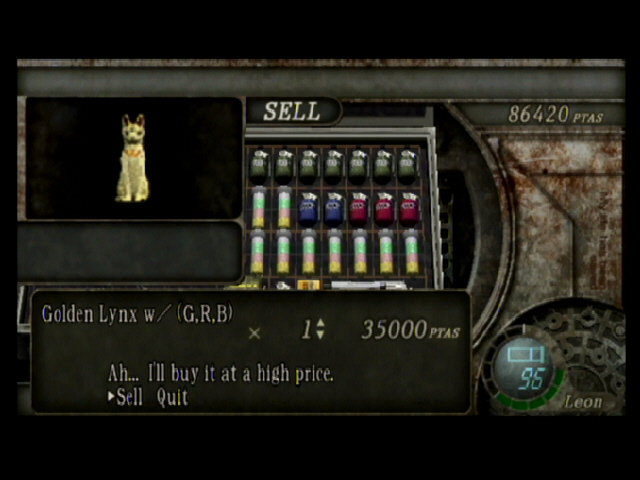640x480 pixels.
Task: Click the Golden Lynx preview image
Action: pos(131,158)
